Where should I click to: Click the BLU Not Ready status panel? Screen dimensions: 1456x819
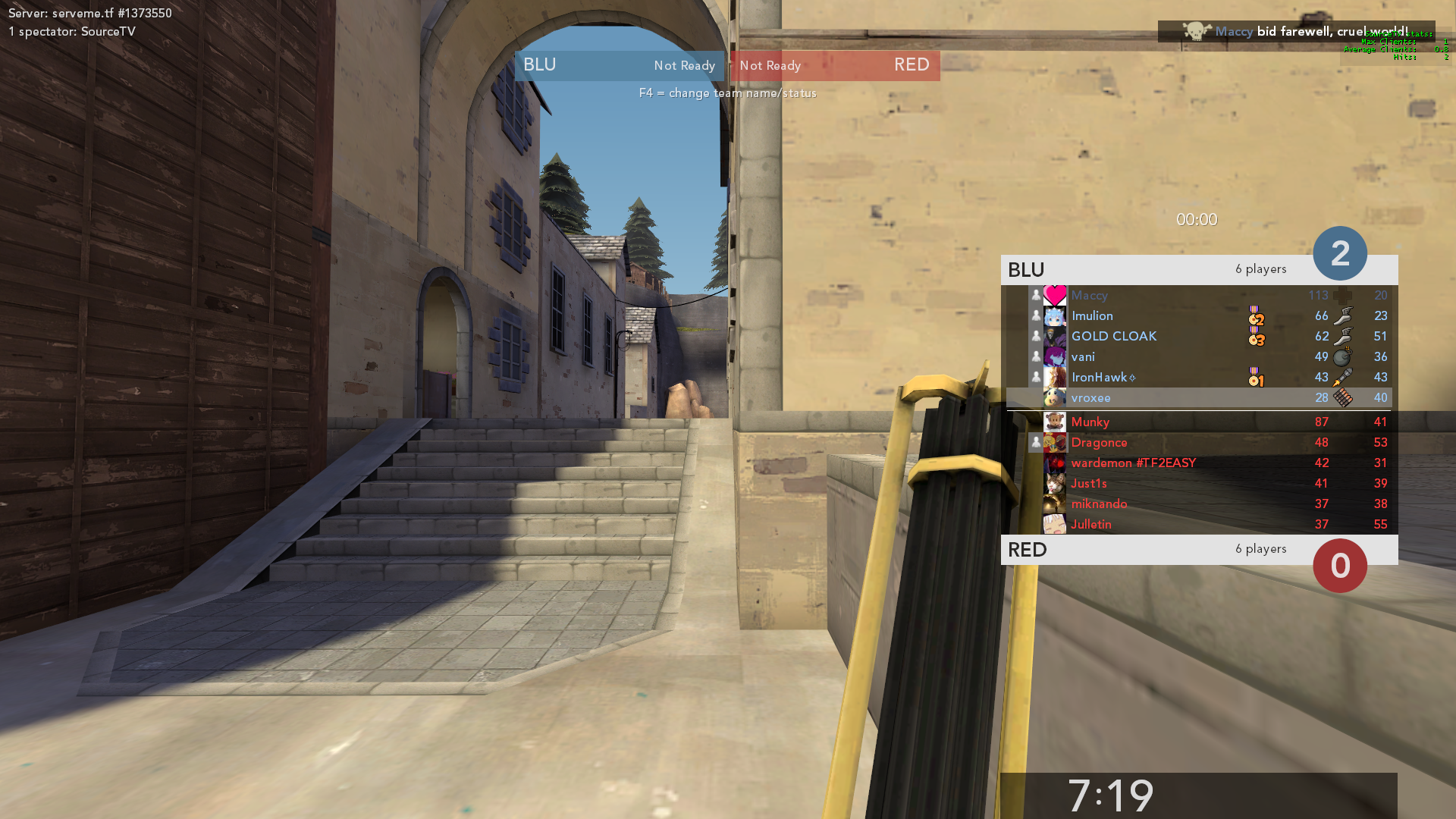619,66
